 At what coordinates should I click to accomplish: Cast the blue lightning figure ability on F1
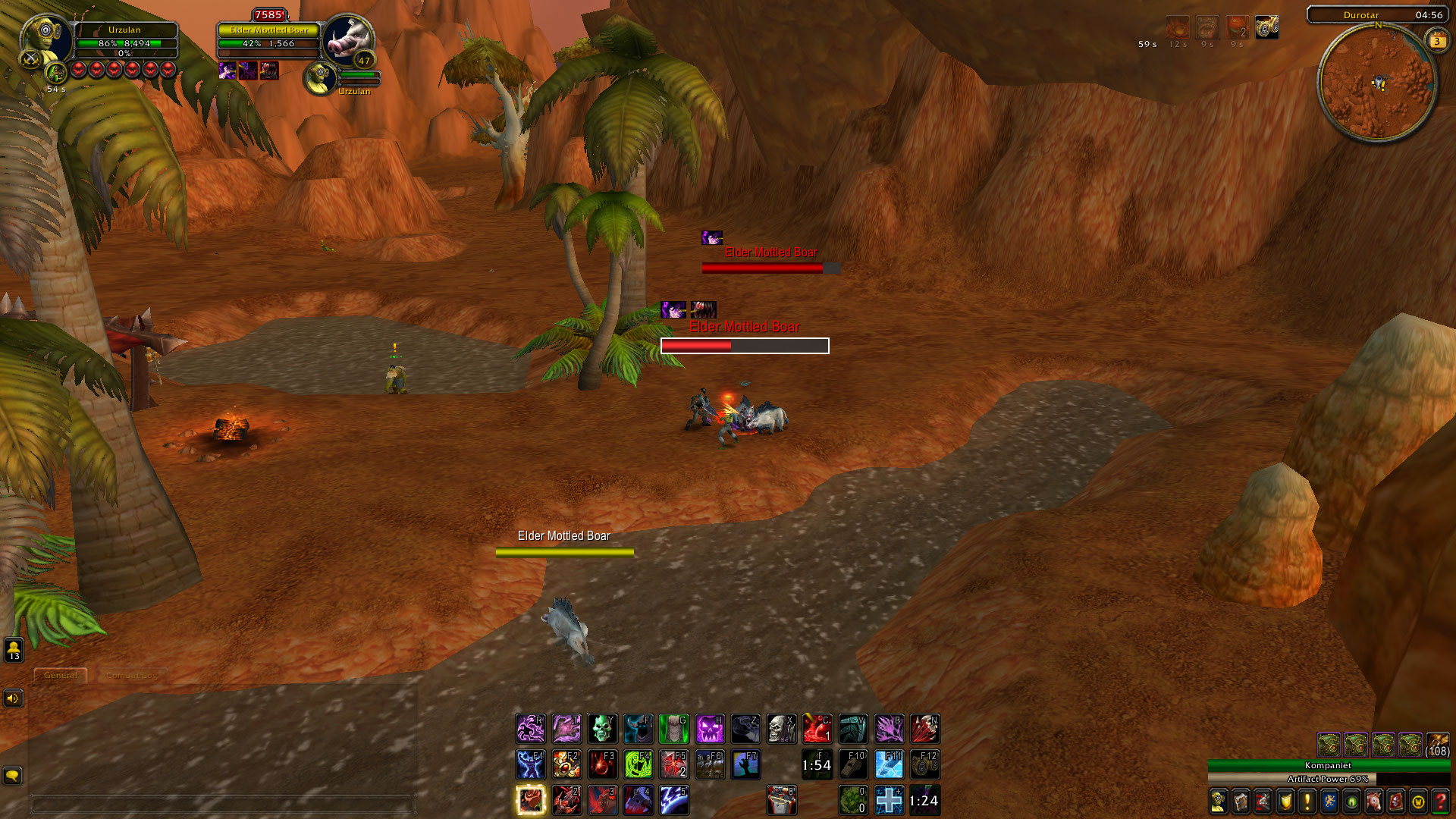pyautogui.click(x=530, y=764)
